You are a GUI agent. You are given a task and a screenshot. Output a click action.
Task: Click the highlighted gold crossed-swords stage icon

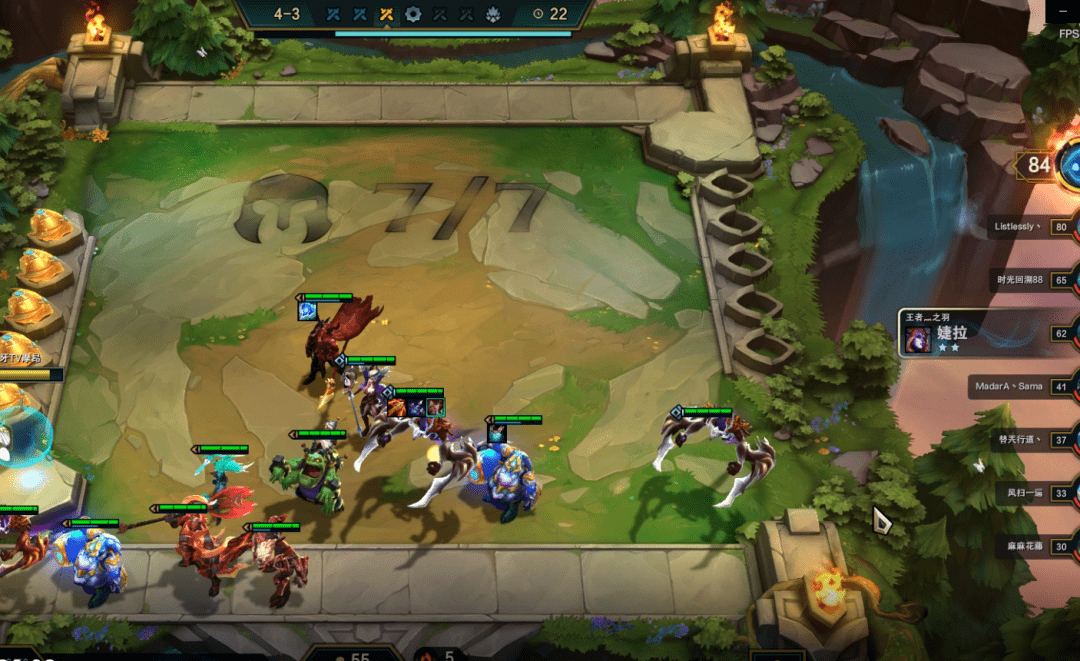coord(386,14)
